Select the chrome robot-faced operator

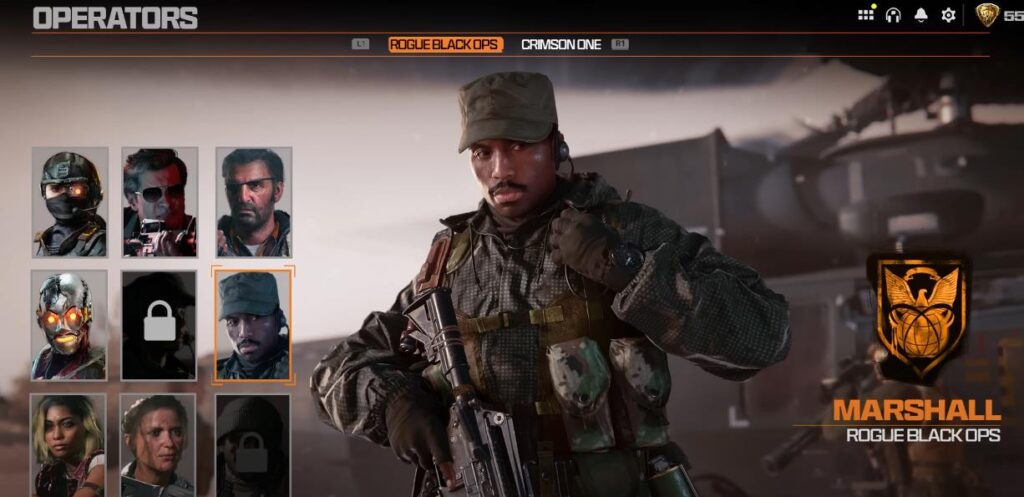[70, 325]
